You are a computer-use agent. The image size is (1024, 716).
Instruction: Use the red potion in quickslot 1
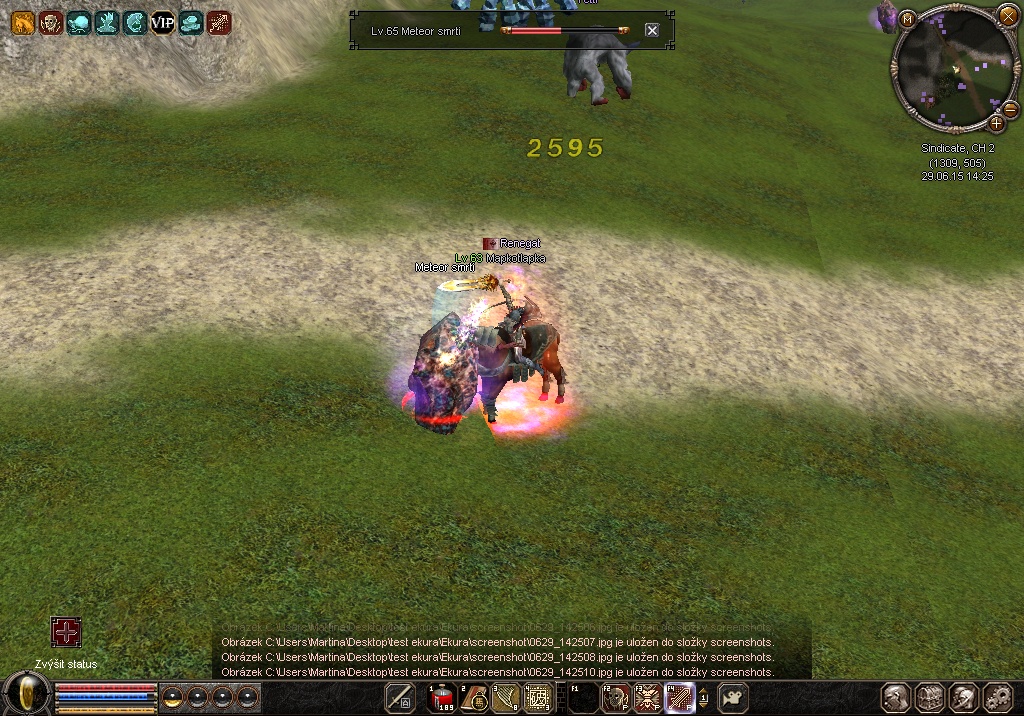tap(442, 698)
